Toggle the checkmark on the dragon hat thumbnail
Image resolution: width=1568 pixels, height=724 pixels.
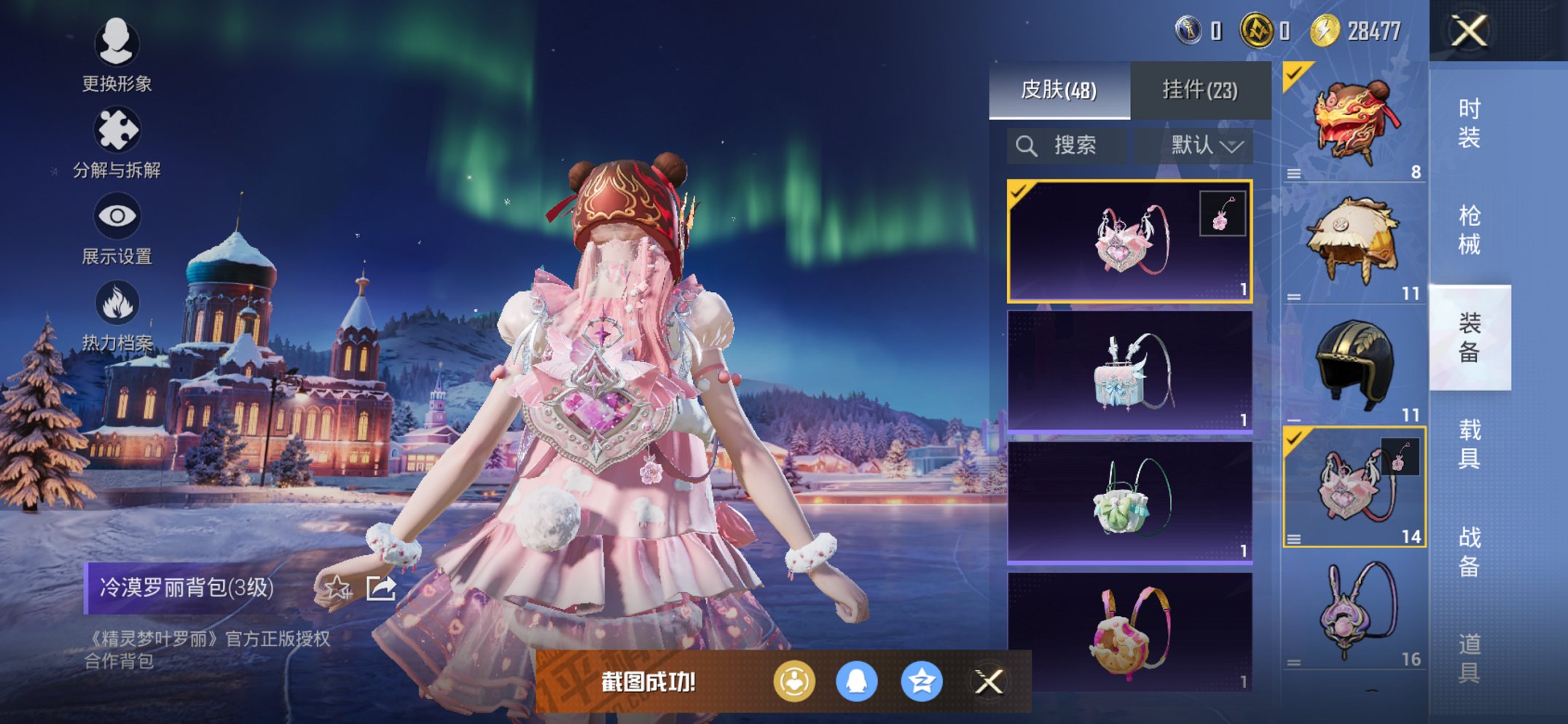[x=1295, y=72]
